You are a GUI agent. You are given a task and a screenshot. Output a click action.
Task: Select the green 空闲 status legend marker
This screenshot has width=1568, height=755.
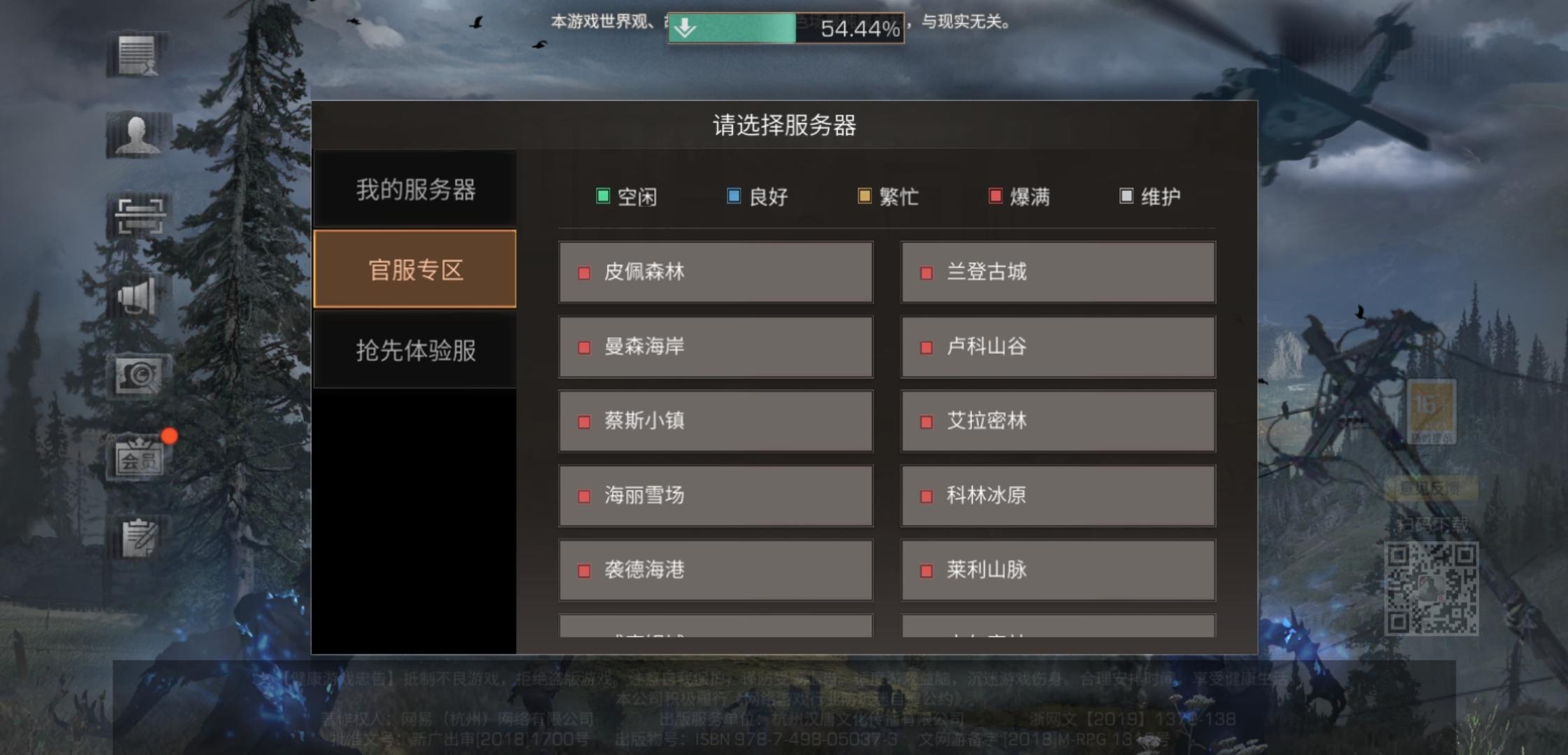tap(603, 196)
